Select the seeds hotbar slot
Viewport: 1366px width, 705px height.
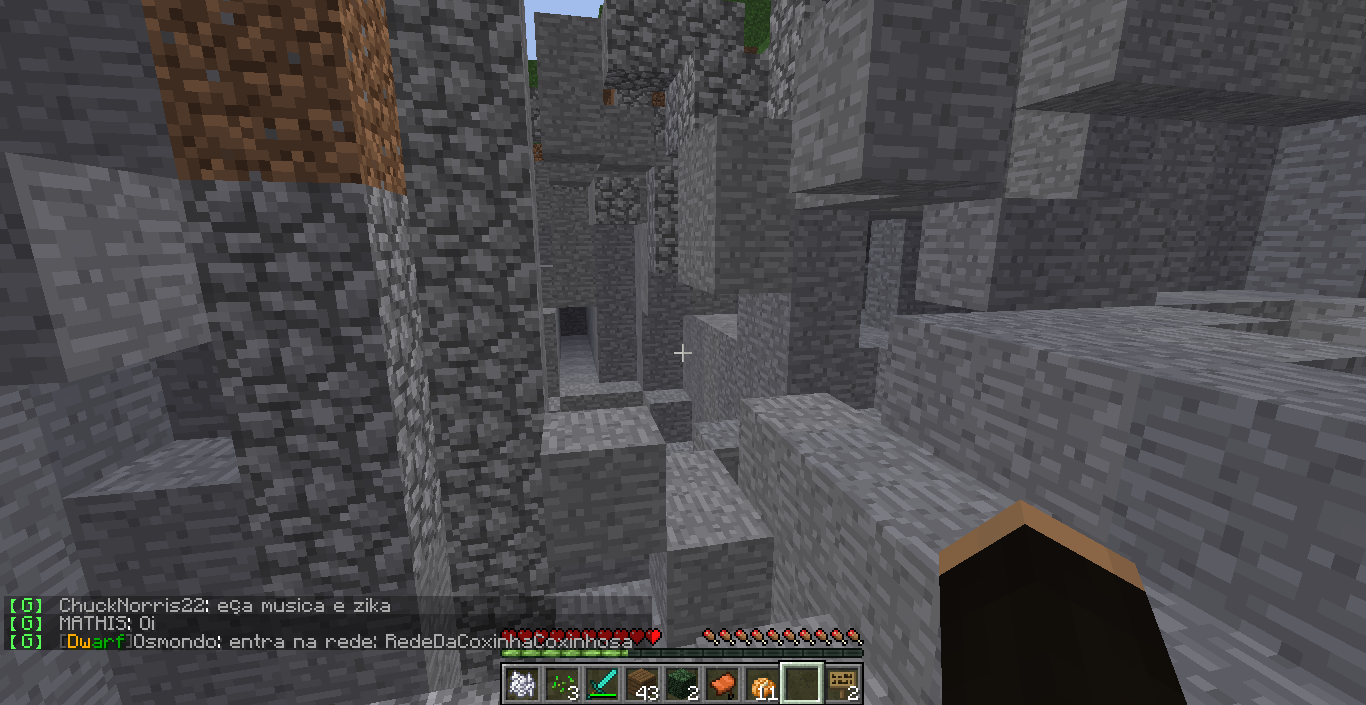[561, 684]
